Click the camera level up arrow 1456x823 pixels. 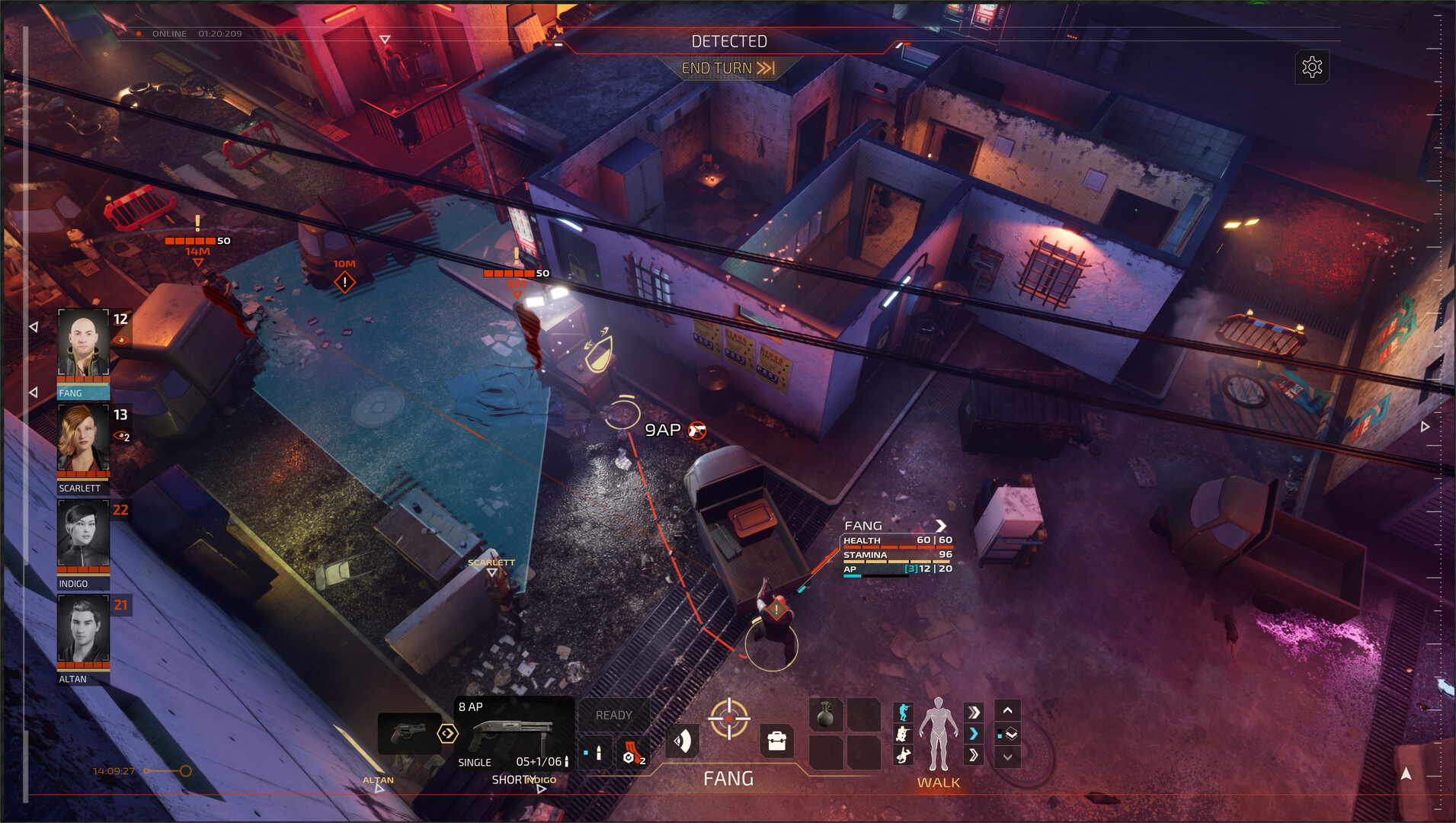(x=1009, y=710)
